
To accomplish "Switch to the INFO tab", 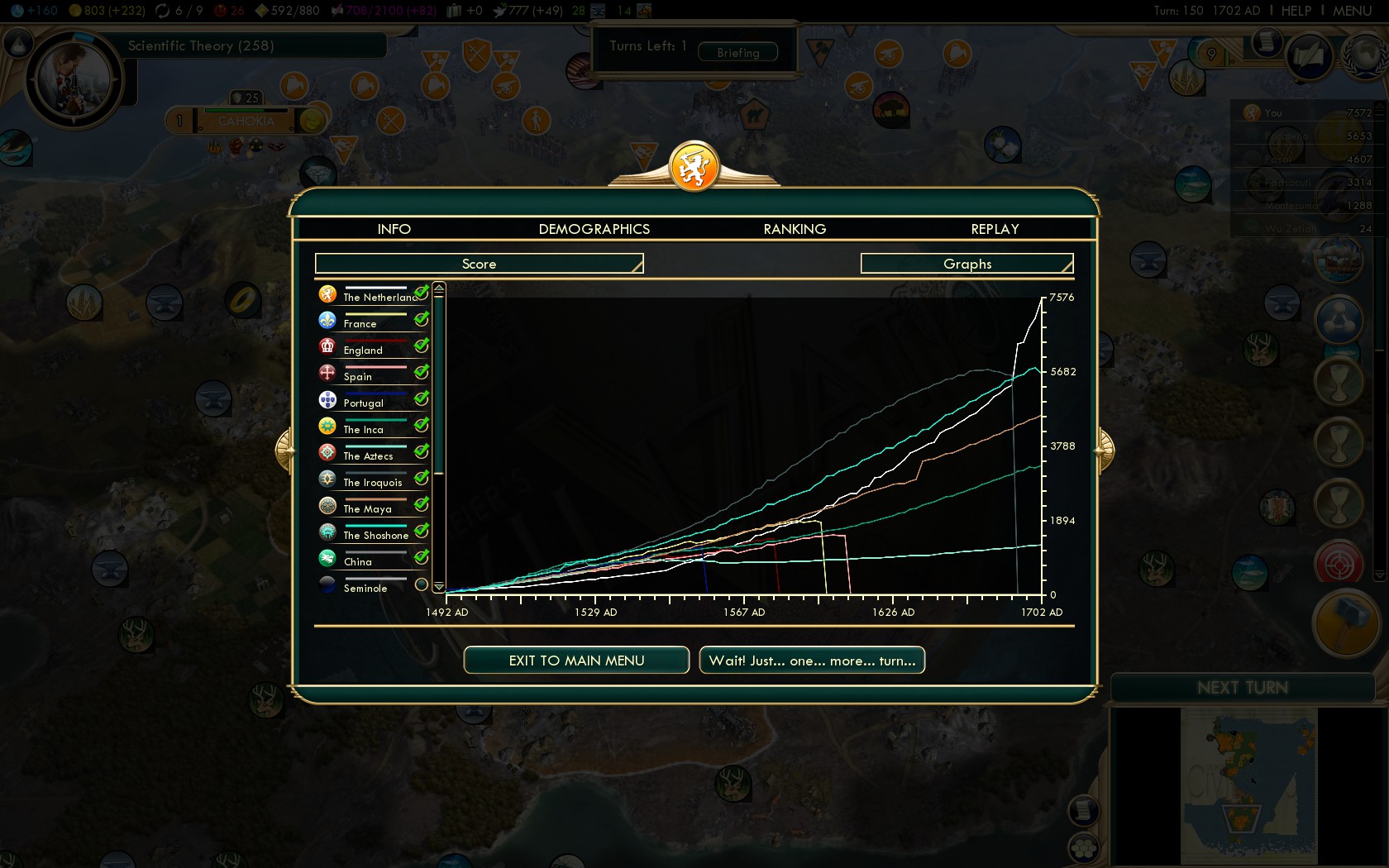I will click(x=394, y=229).
